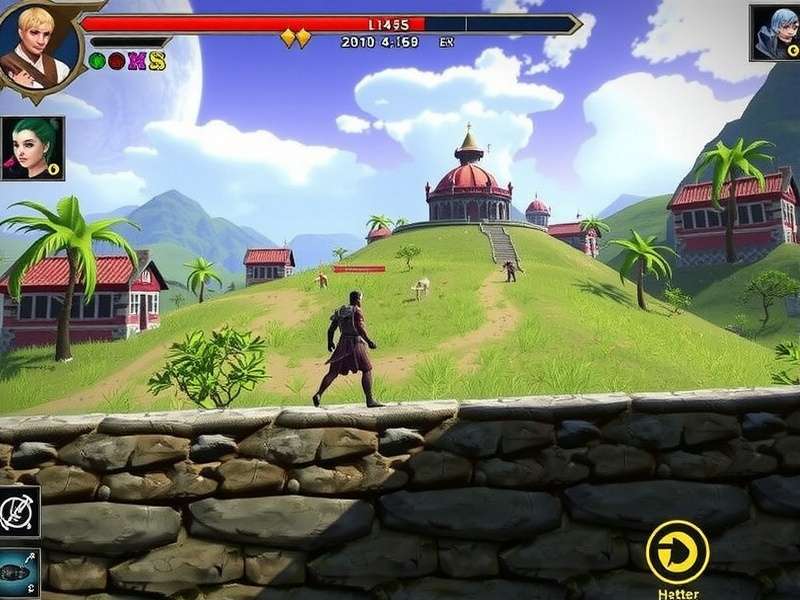Click the yellow S icon
Image resolution: width=800 pixels, height=600 pixels.
click(156, 61)
